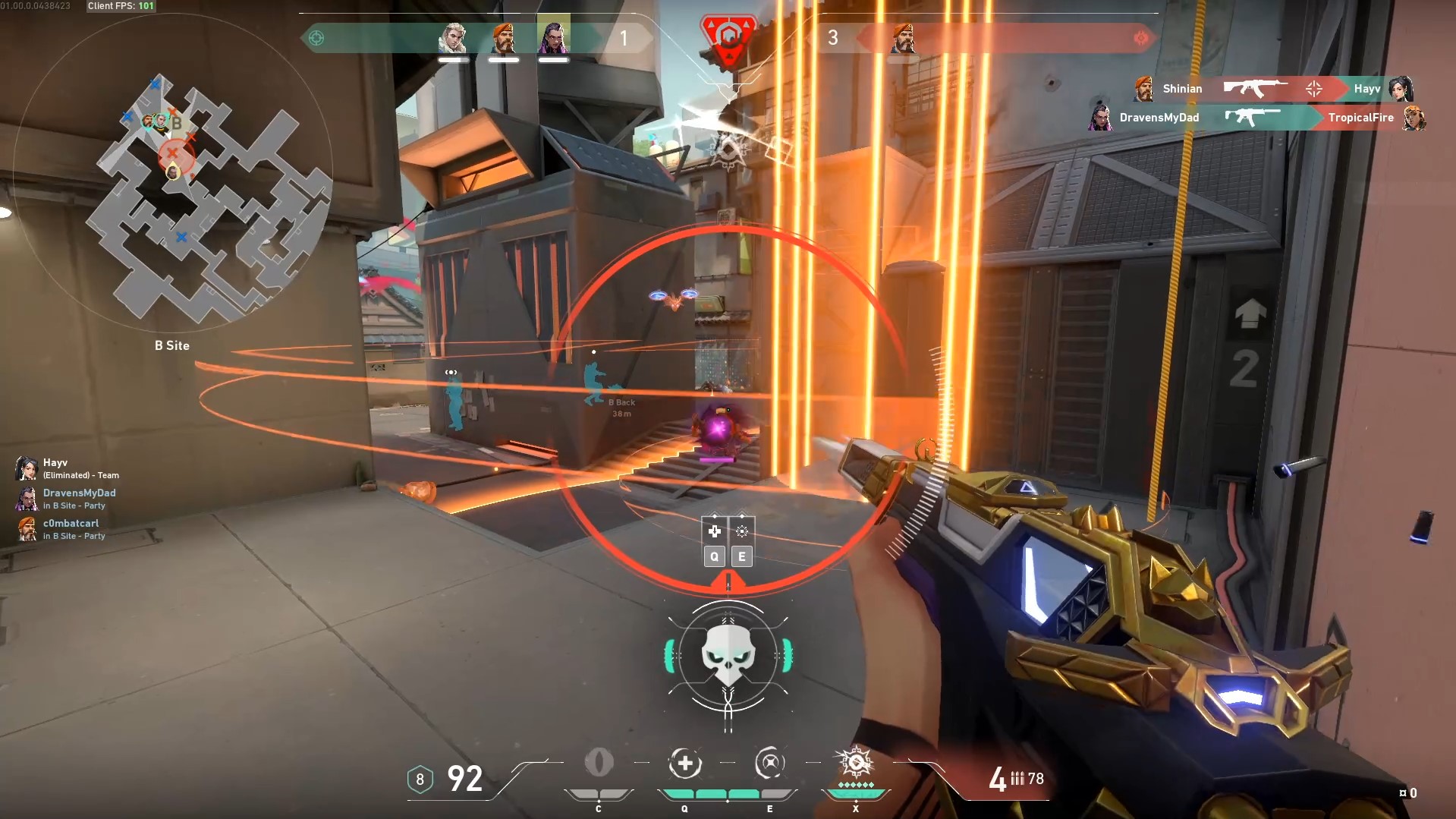Select the highlighted Reyna portrait in top bar
The height and width of the screenshot is (819, 1456).
tap(553, 37)
